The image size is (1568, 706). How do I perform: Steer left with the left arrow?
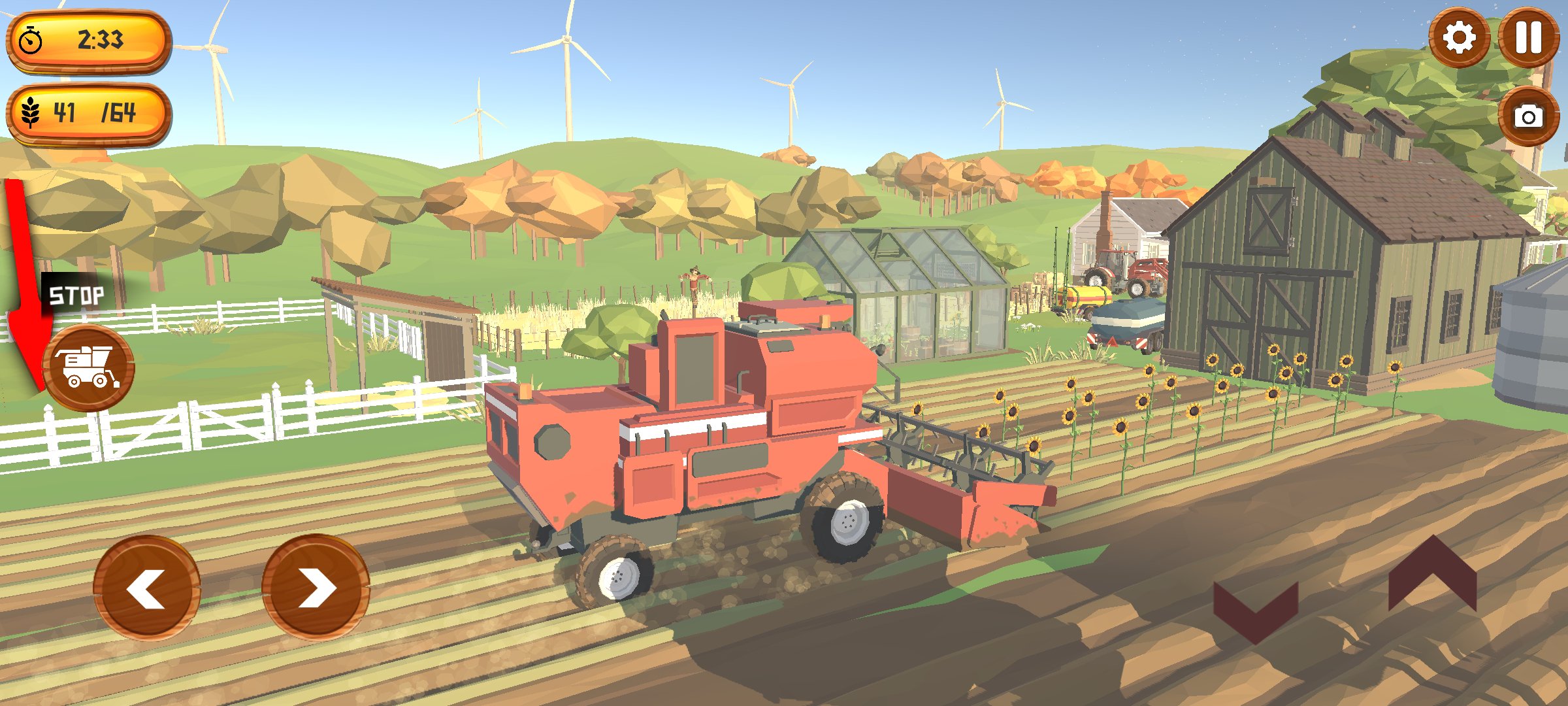pyautogui.click(x=147, y=588)
